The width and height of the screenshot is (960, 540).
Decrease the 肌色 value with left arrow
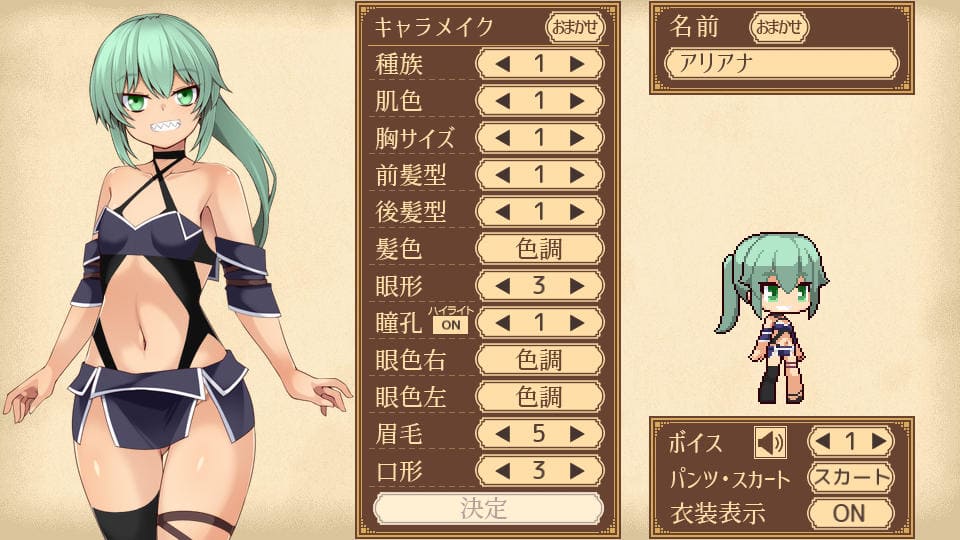click(x=502, y=100)
